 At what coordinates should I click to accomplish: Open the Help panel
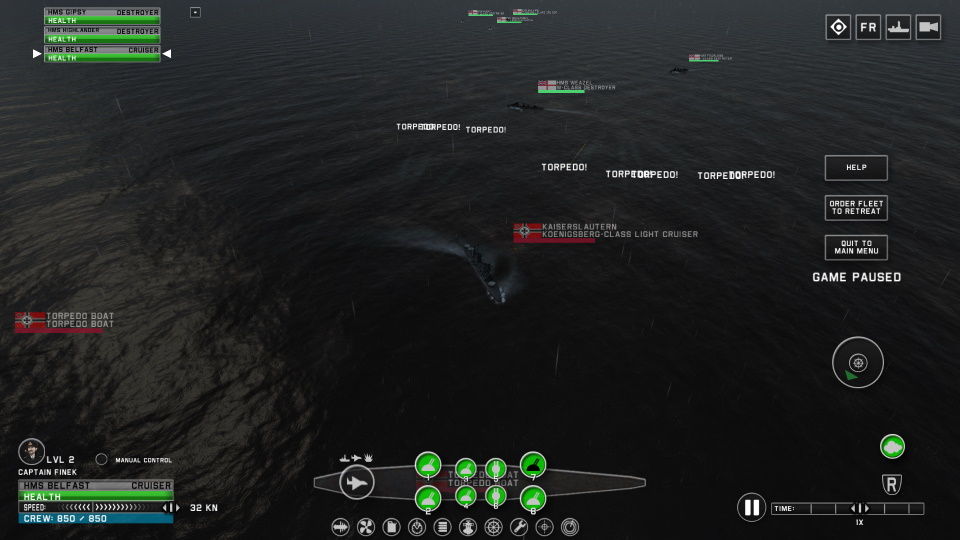click(856, 168)
